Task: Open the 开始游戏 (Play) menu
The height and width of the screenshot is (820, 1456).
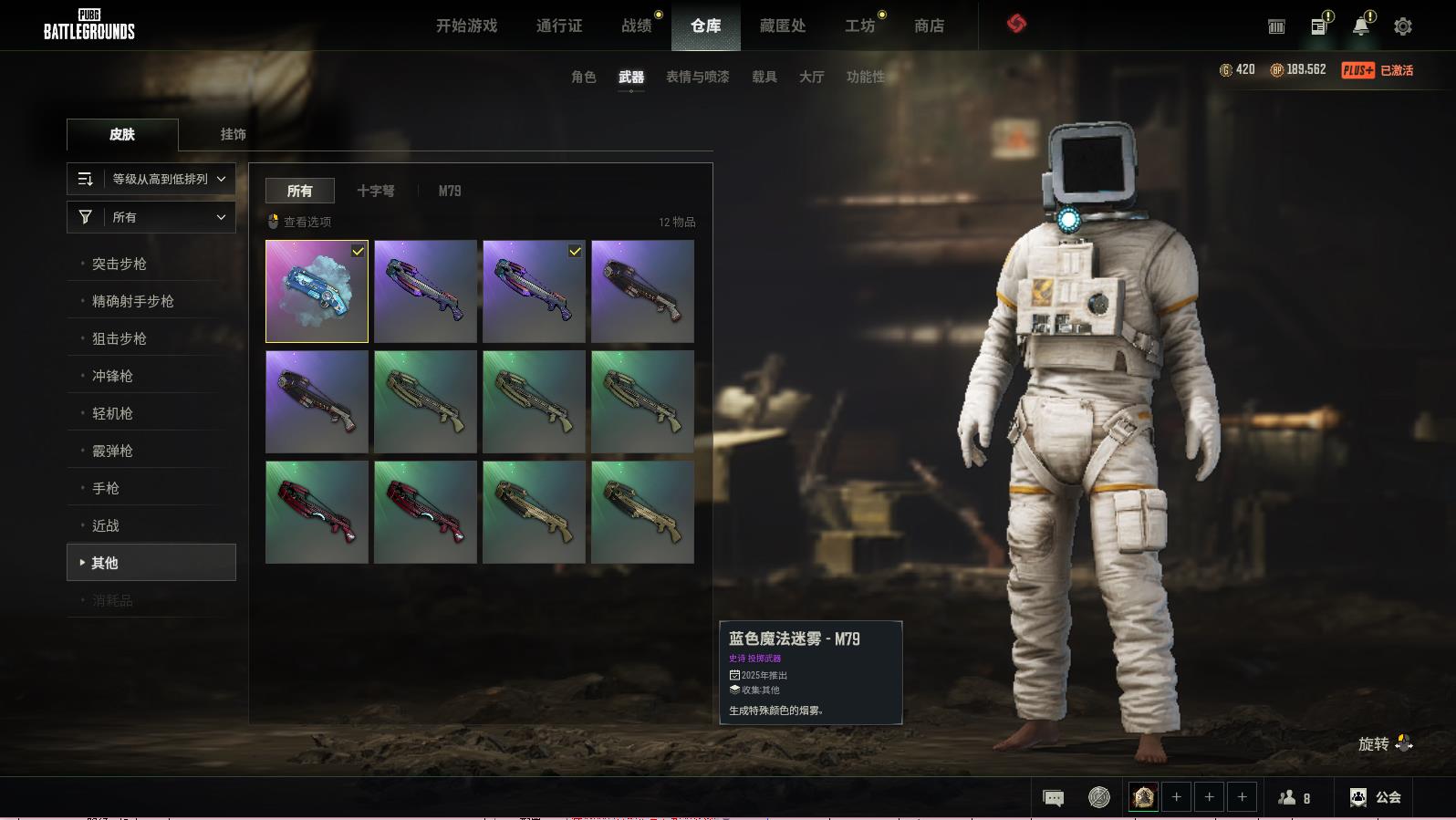Action: (466, 26)
